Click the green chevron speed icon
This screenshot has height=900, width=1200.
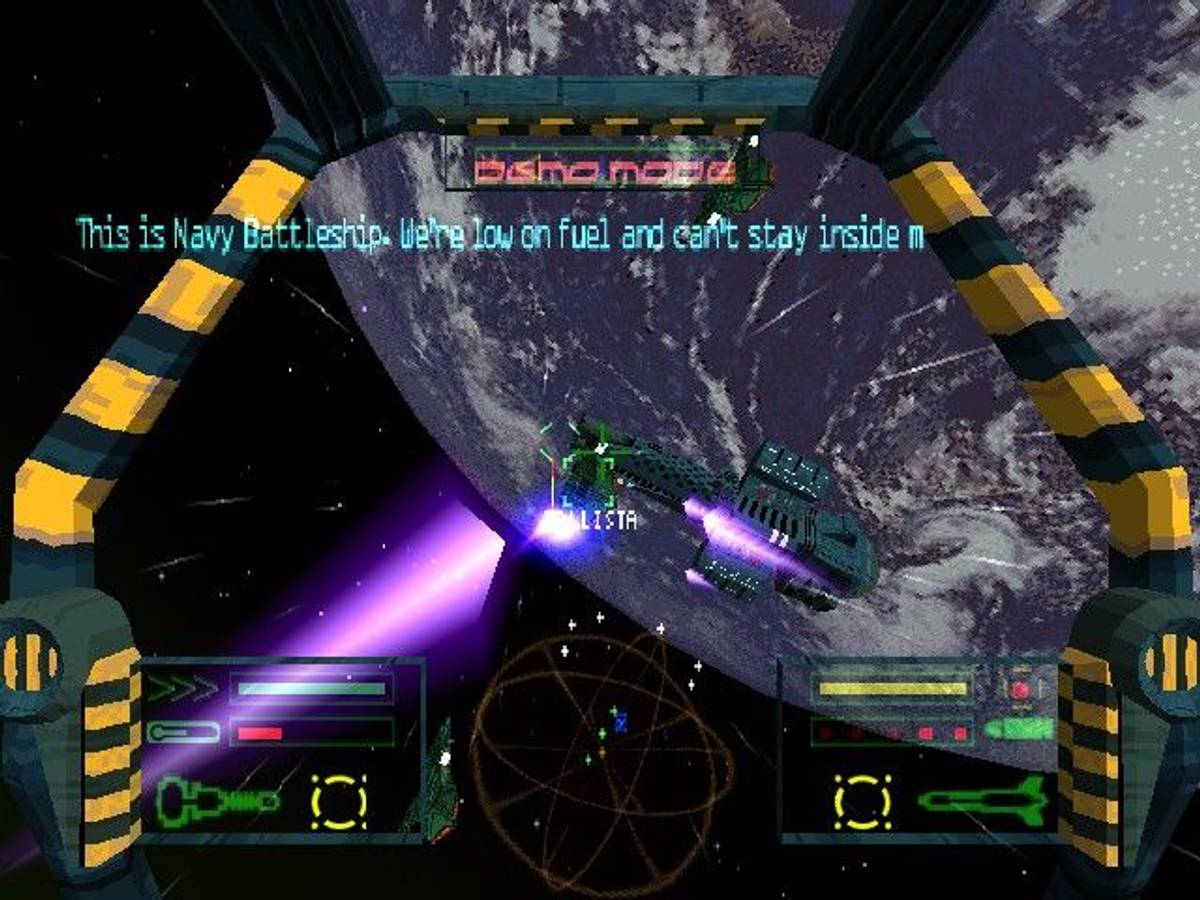coord(182,688)
